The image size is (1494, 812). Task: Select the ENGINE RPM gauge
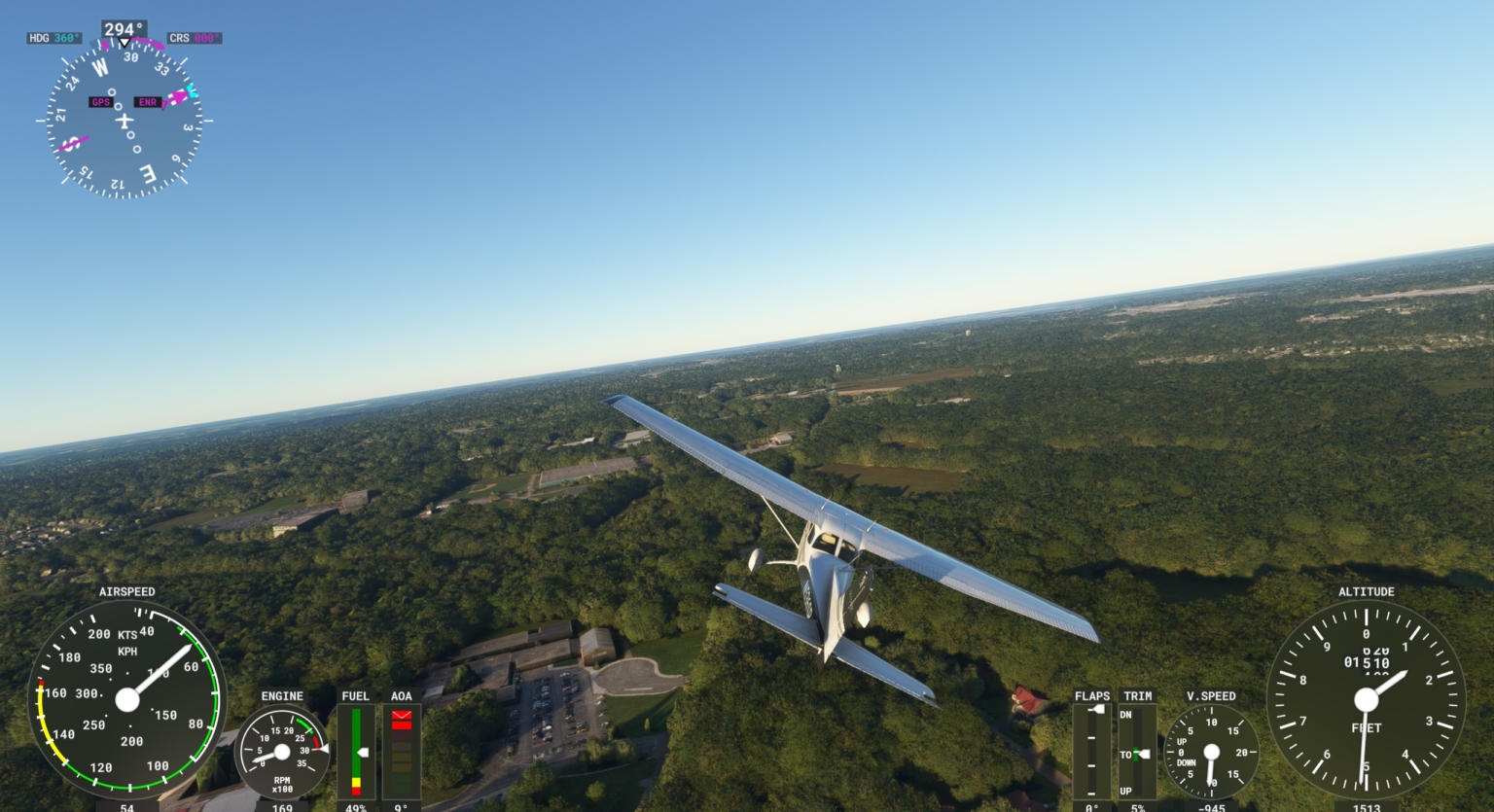(281, 754)
